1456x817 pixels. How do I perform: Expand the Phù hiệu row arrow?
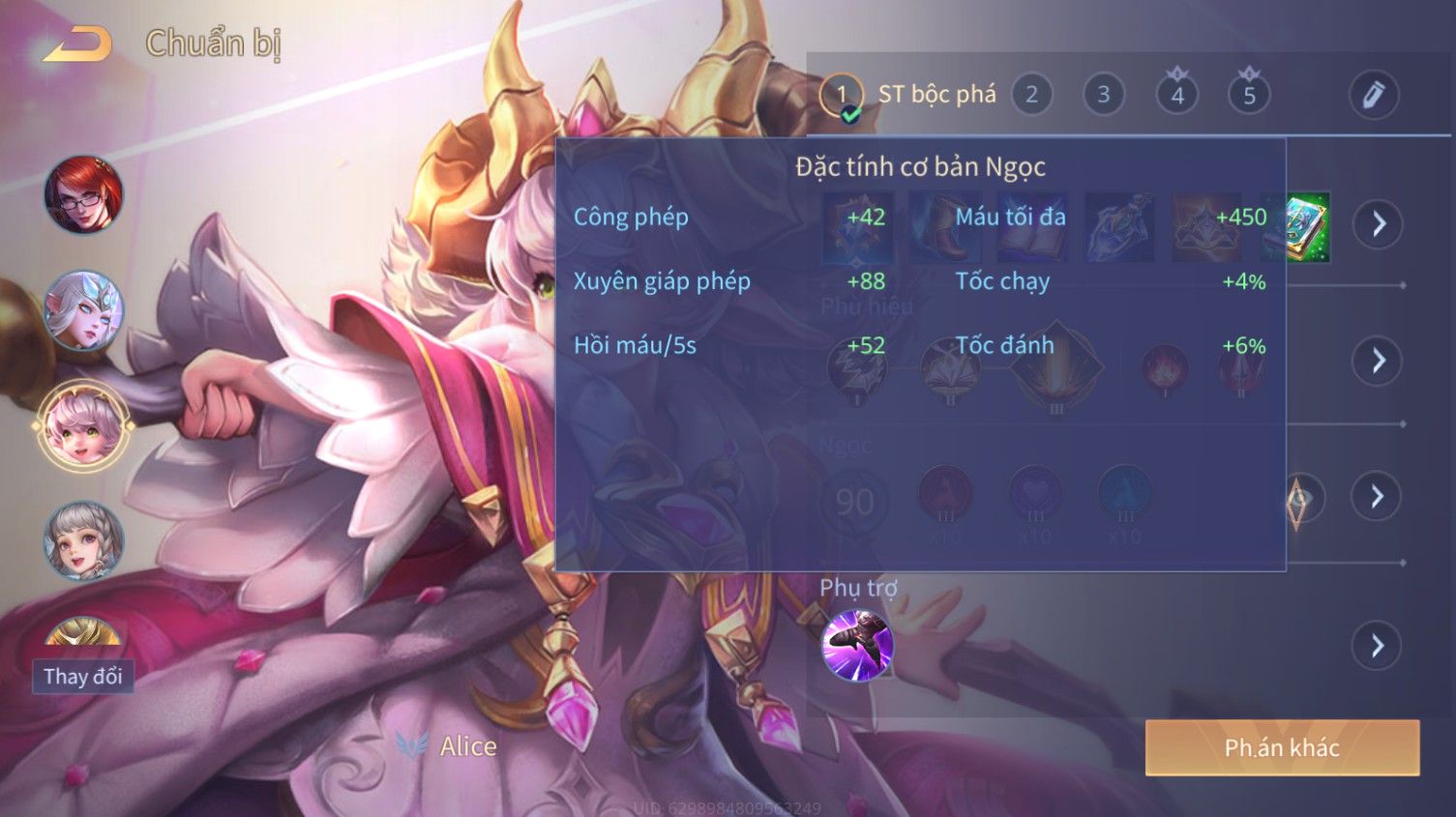coord(1378,362)
